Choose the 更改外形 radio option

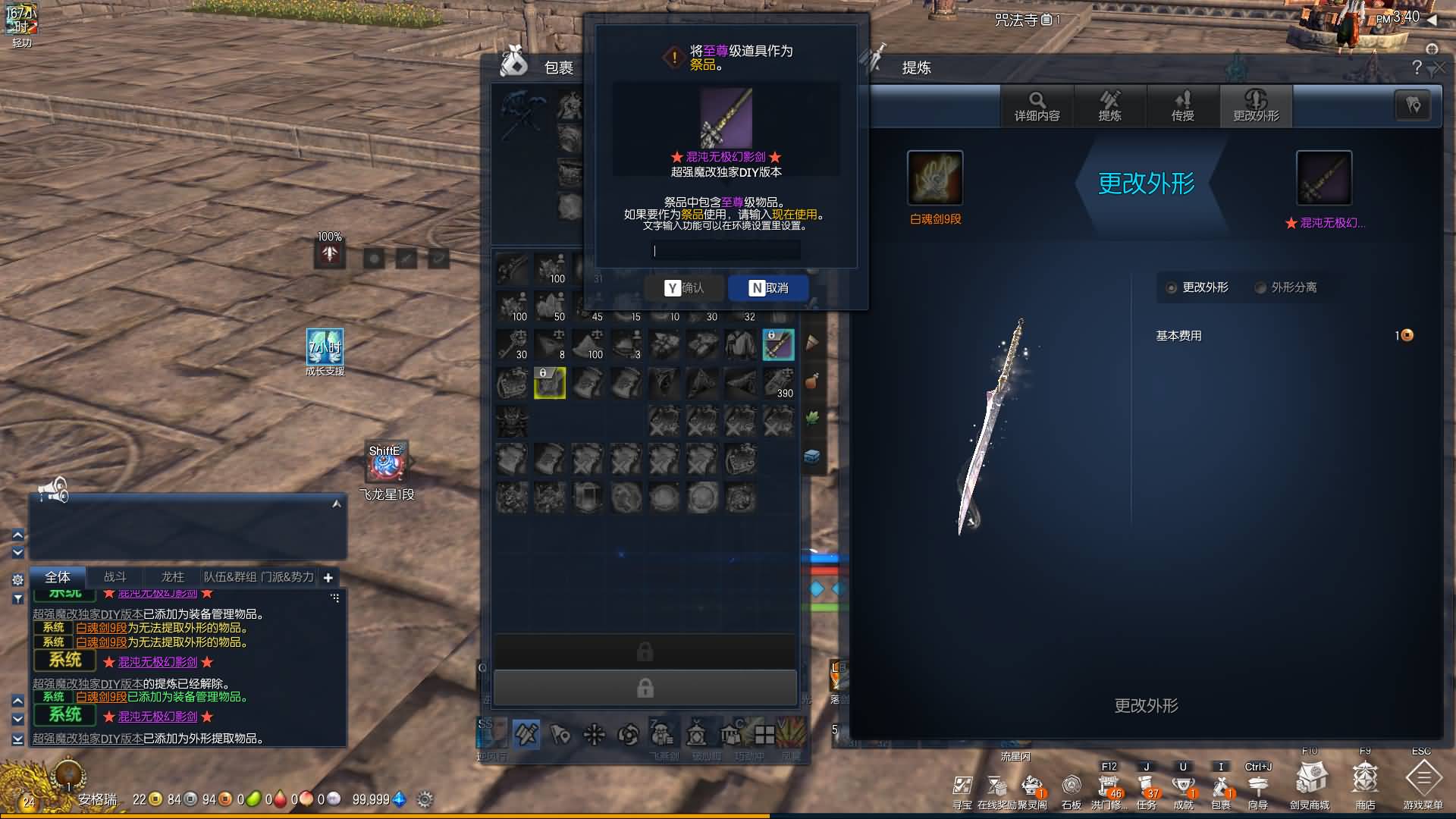1172,288
